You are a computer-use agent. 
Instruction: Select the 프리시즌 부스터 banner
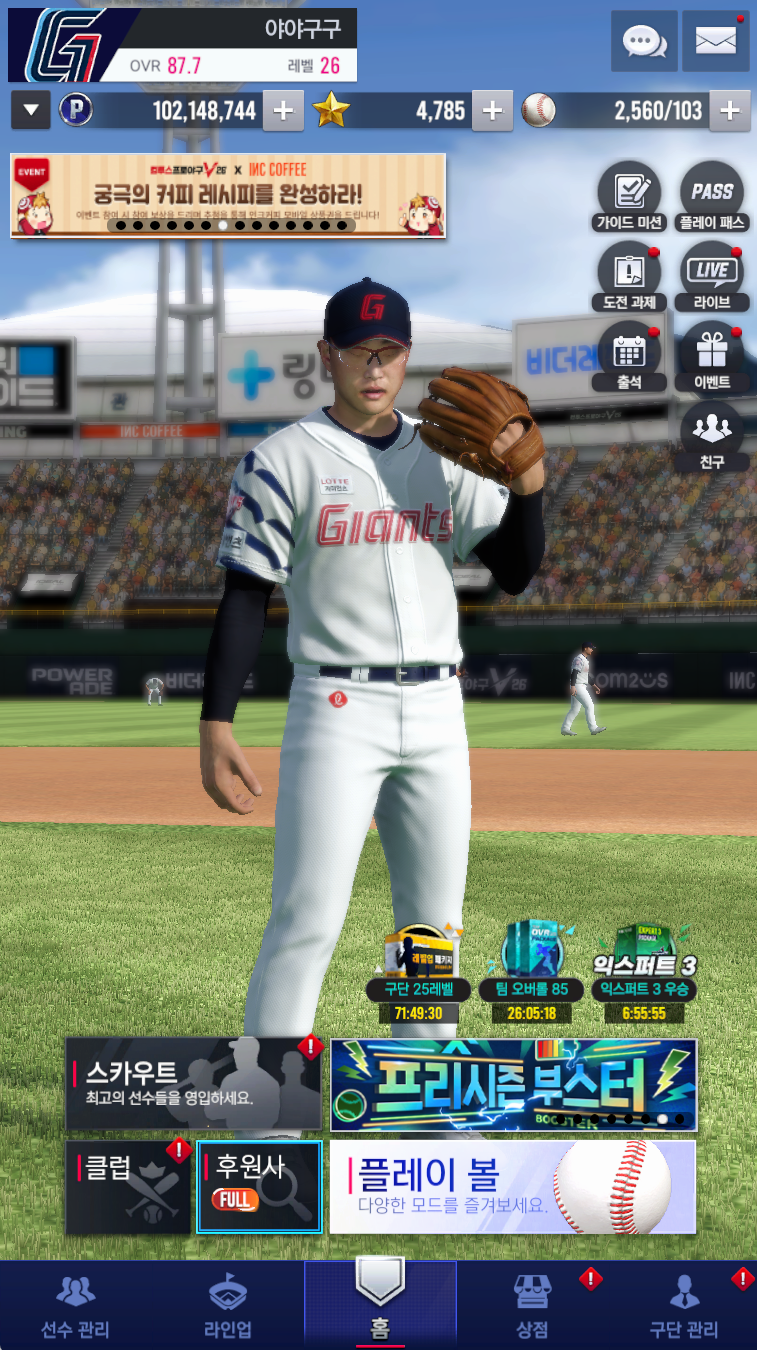pos(513,1085)
